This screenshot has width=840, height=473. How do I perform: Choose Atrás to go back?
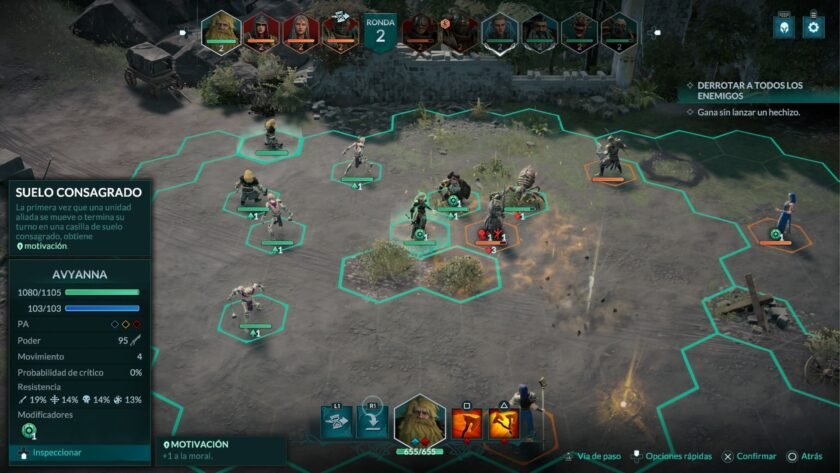[x=811, y=456]
